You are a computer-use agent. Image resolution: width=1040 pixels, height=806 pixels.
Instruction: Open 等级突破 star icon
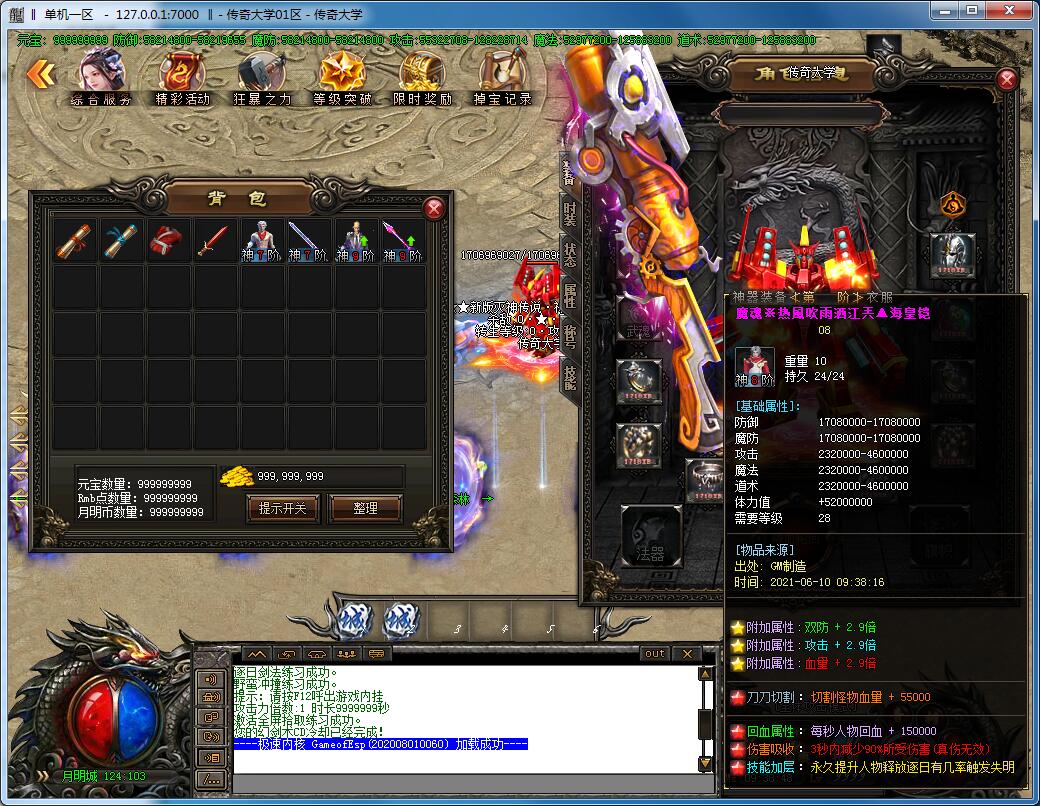point(342,76)
